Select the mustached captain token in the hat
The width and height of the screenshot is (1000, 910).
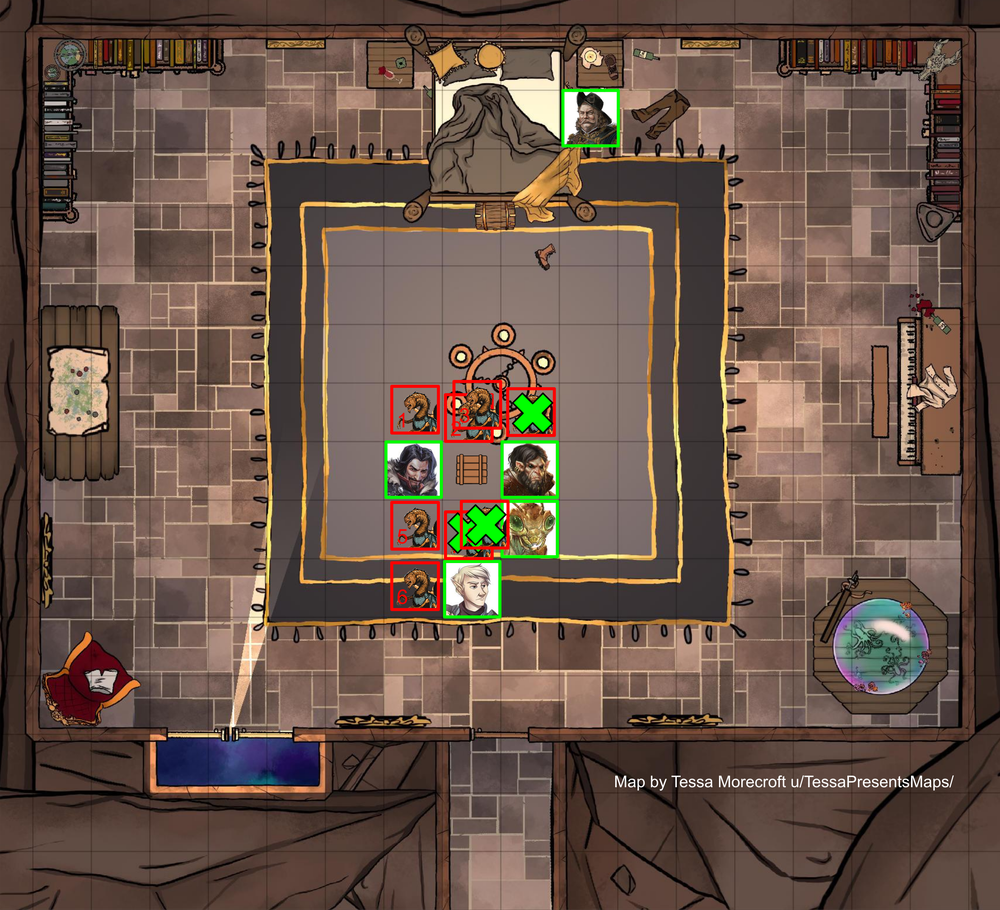coord(590,118)
